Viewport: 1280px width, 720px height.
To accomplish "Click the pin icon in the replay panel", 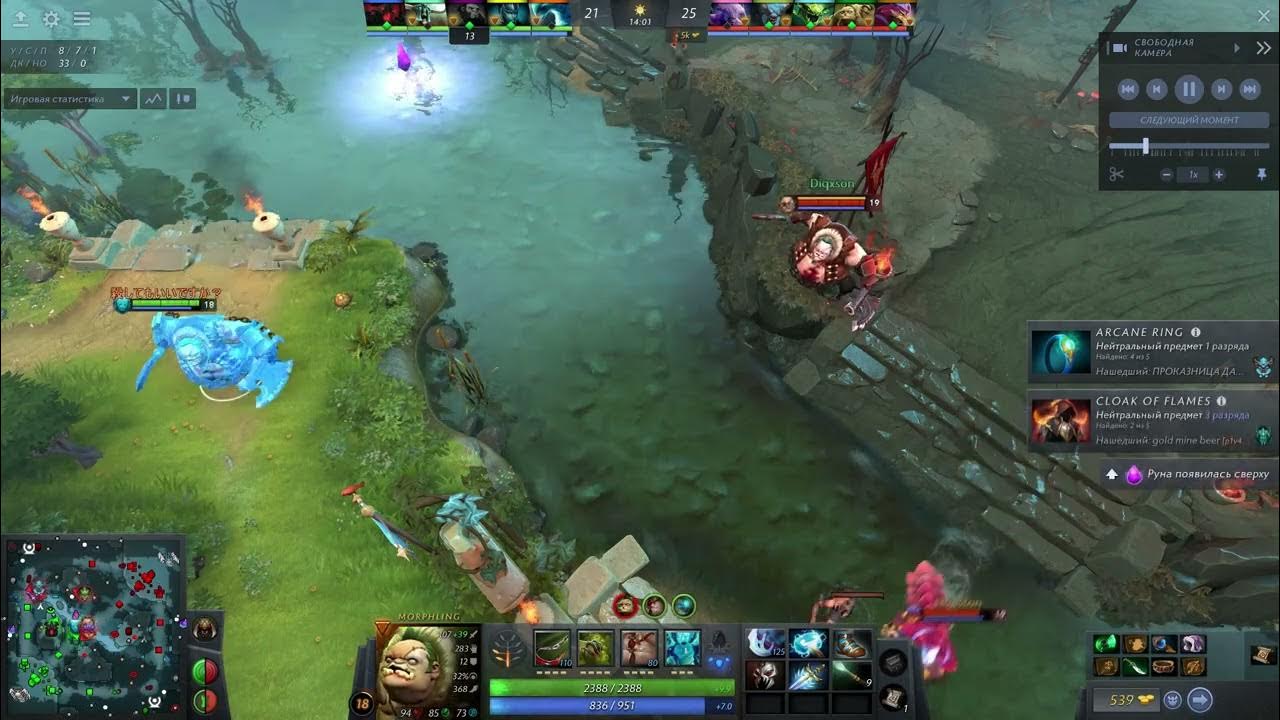I will (x=1263, y=173).
